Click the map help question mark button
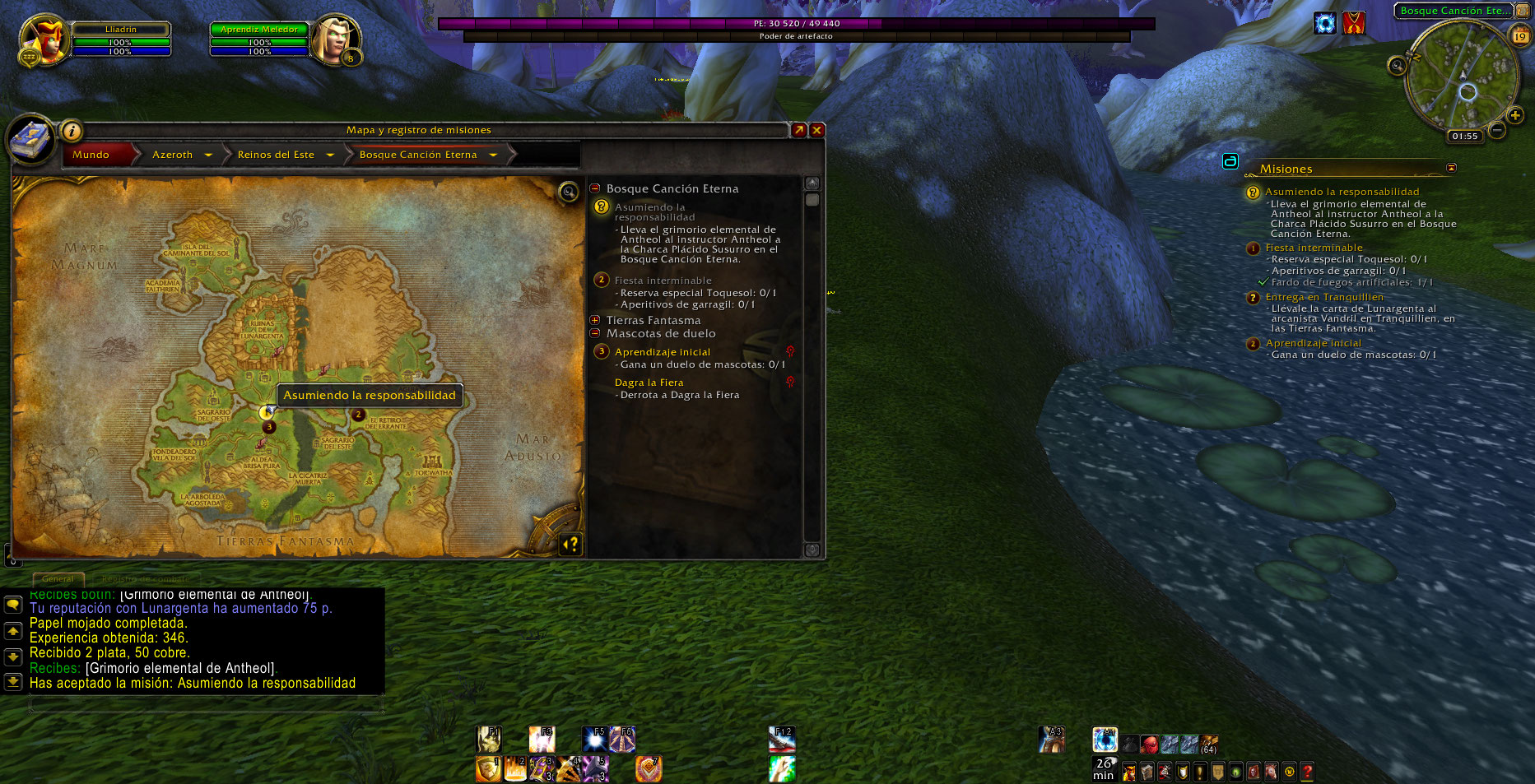 (570, 543)
